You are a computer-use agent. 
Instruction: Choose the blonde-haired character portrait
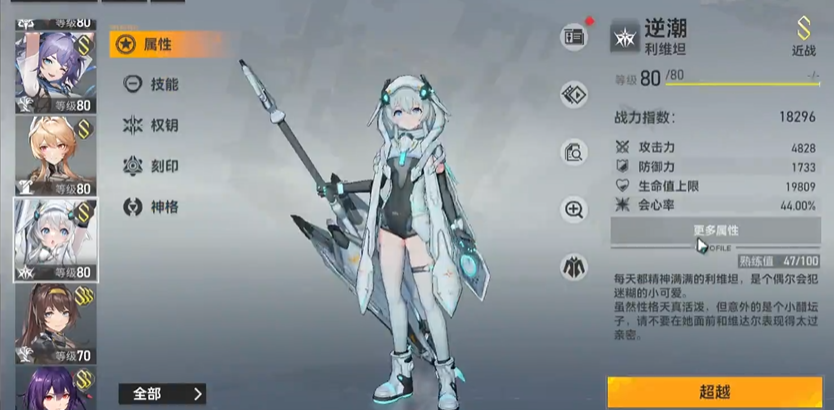[x=54, y=155]
